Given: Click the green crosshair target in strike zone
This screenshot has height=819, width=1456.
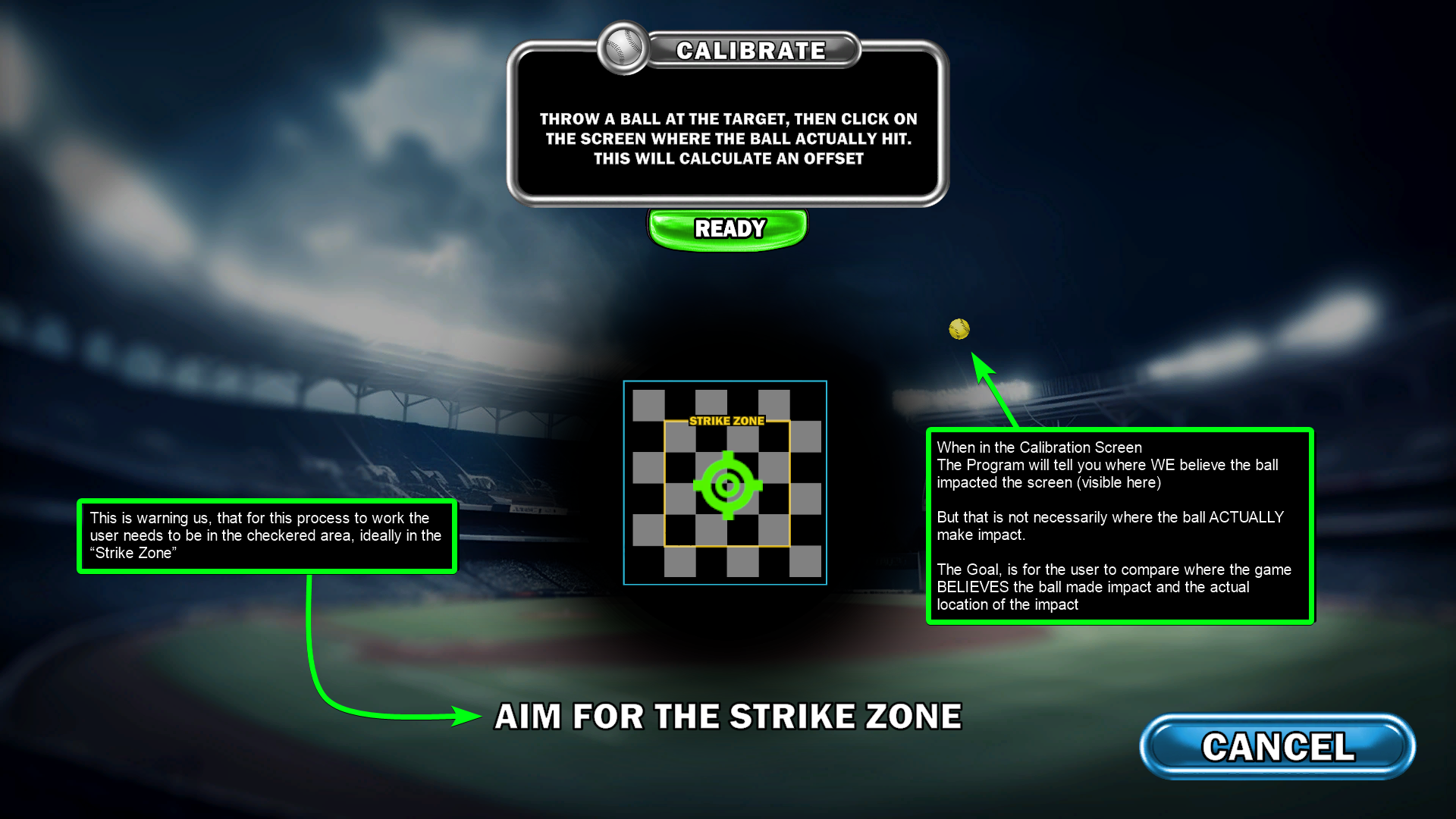Looking at the screenshot, I should click(727, 485).
